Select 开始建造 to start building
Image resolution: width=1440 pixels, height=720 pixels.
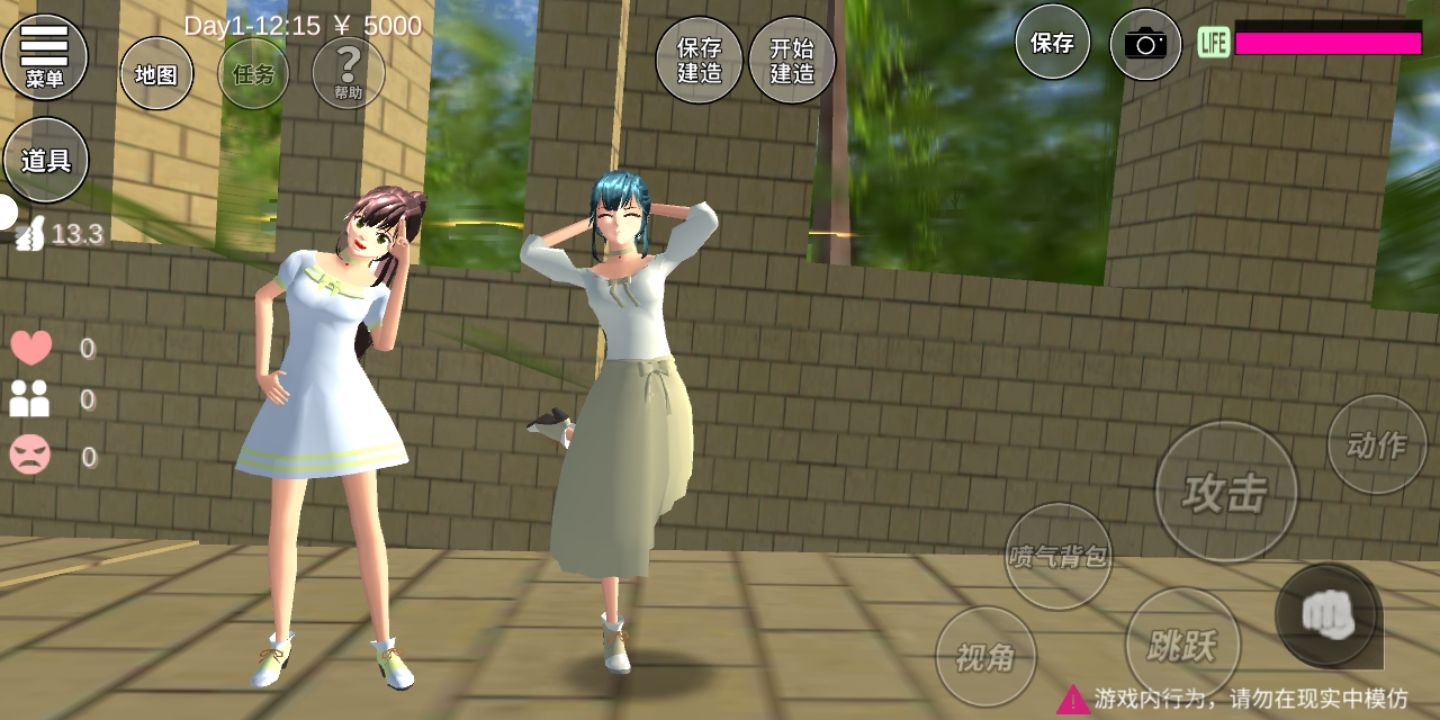click(x=792, y=60)
